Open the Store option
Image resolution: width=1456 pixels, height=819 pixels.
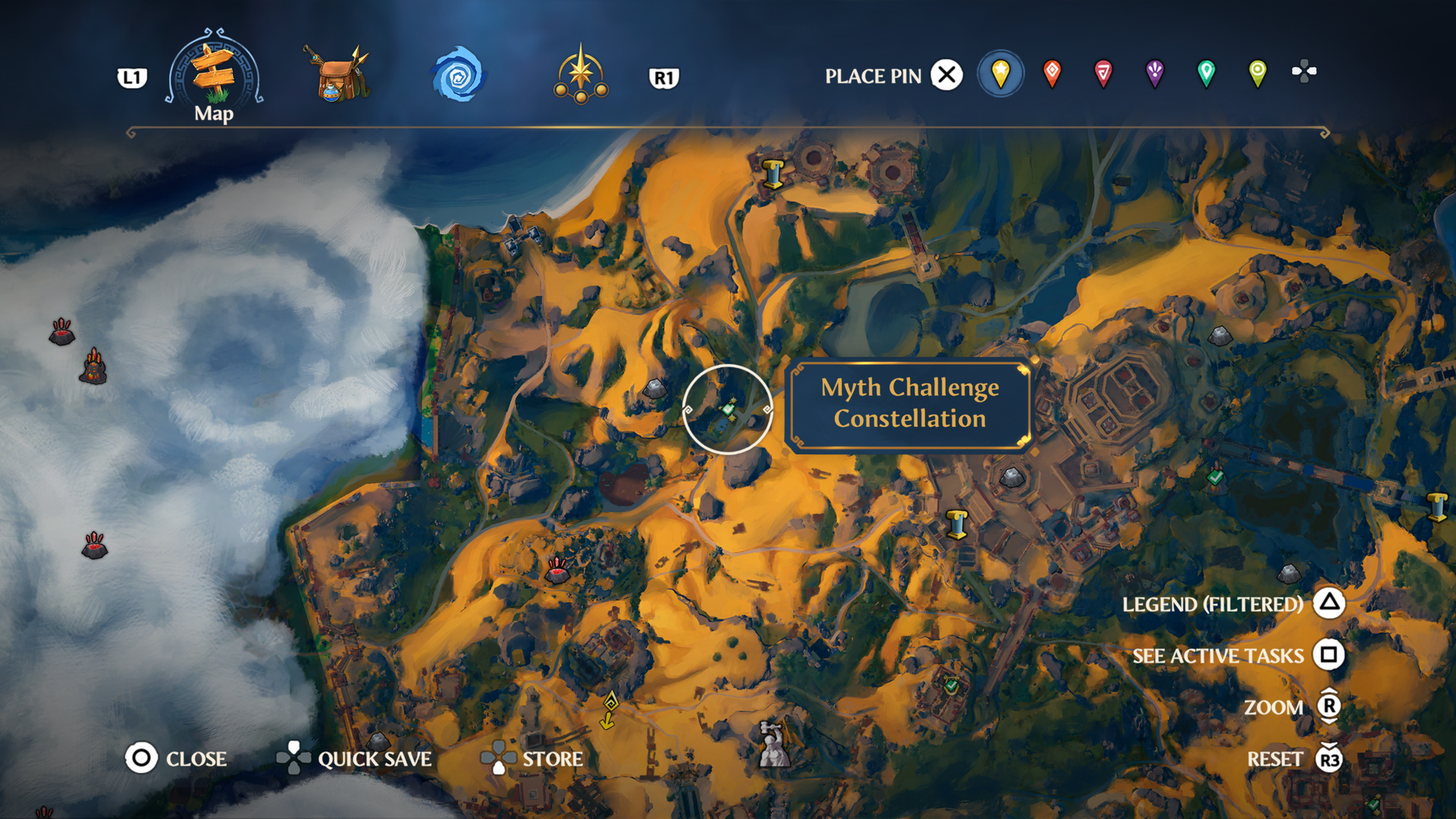tap(552, 759)
